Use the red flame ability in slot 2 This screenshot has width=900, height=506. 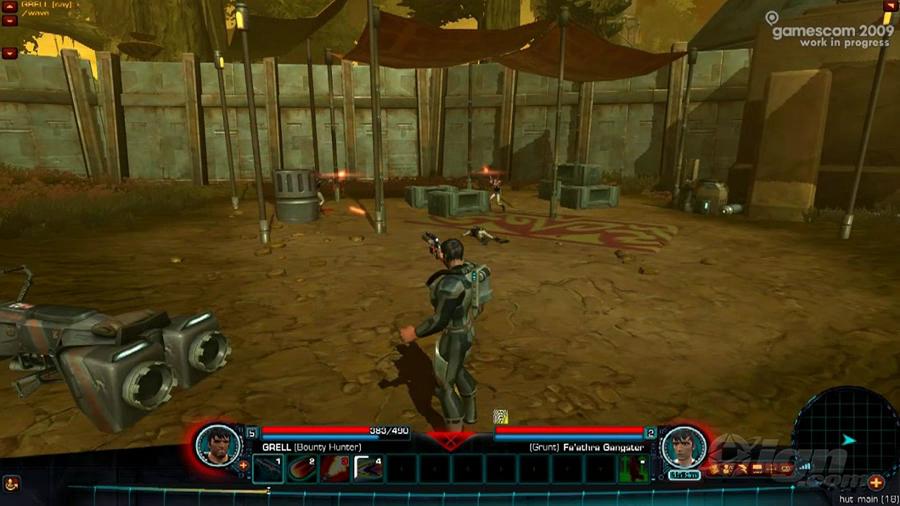click(x=303, y=468)
